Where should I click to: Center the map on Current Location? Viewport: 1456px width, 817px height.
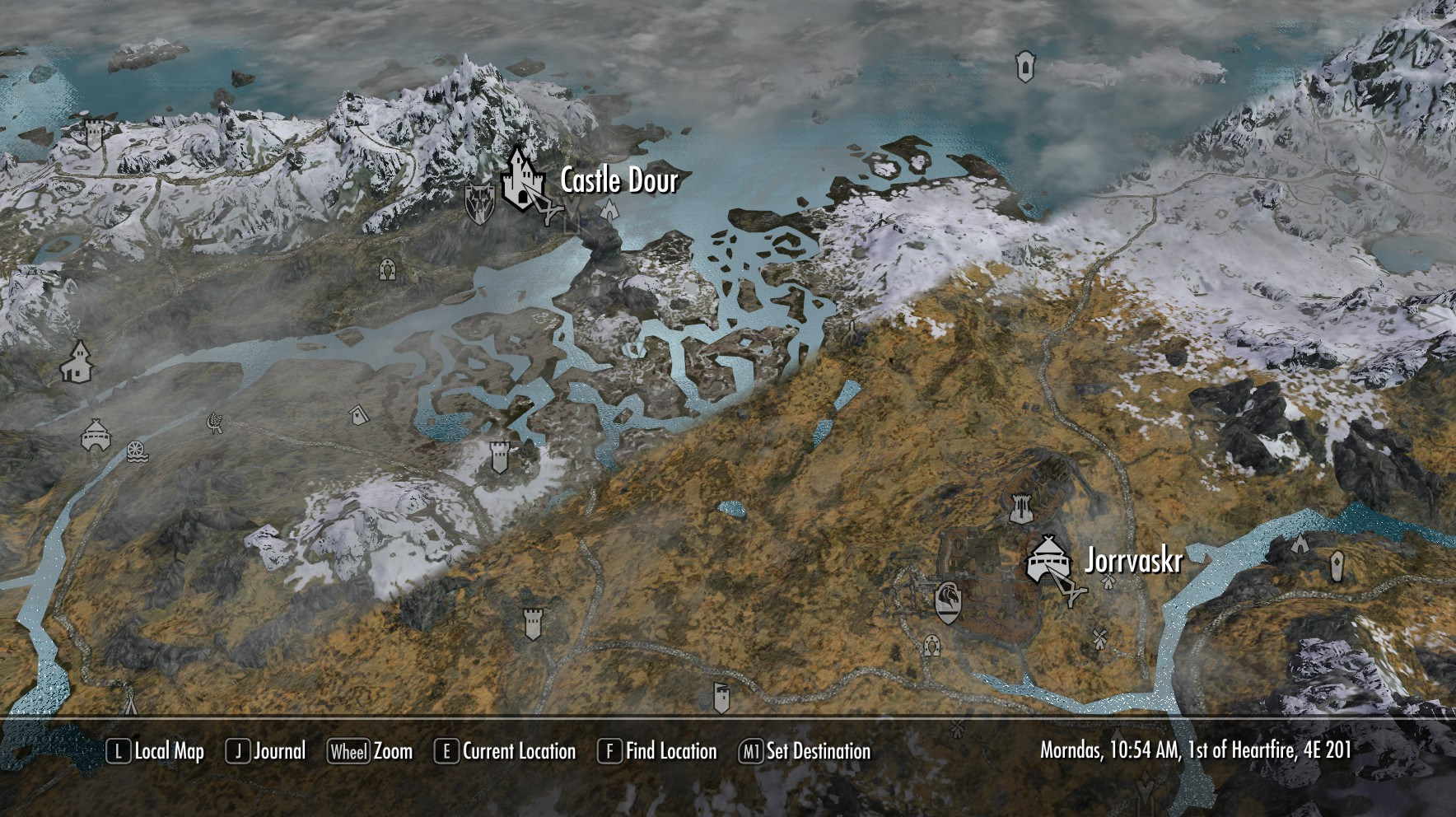coord(506,751)
